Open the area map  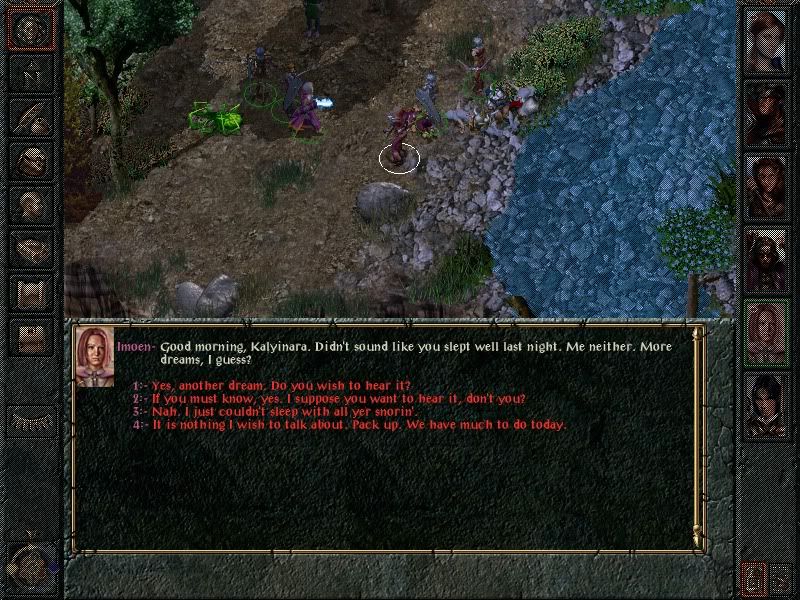(31, 72)
